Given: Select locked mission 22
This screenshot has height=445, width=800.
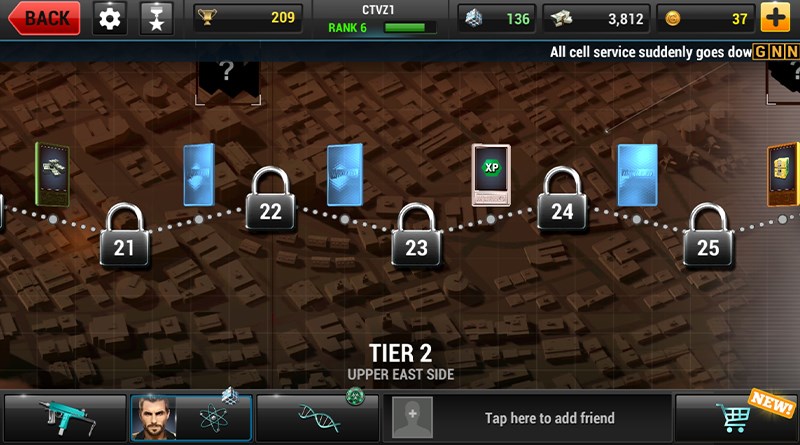Looking at the screenshot, I should click(270, 200).
